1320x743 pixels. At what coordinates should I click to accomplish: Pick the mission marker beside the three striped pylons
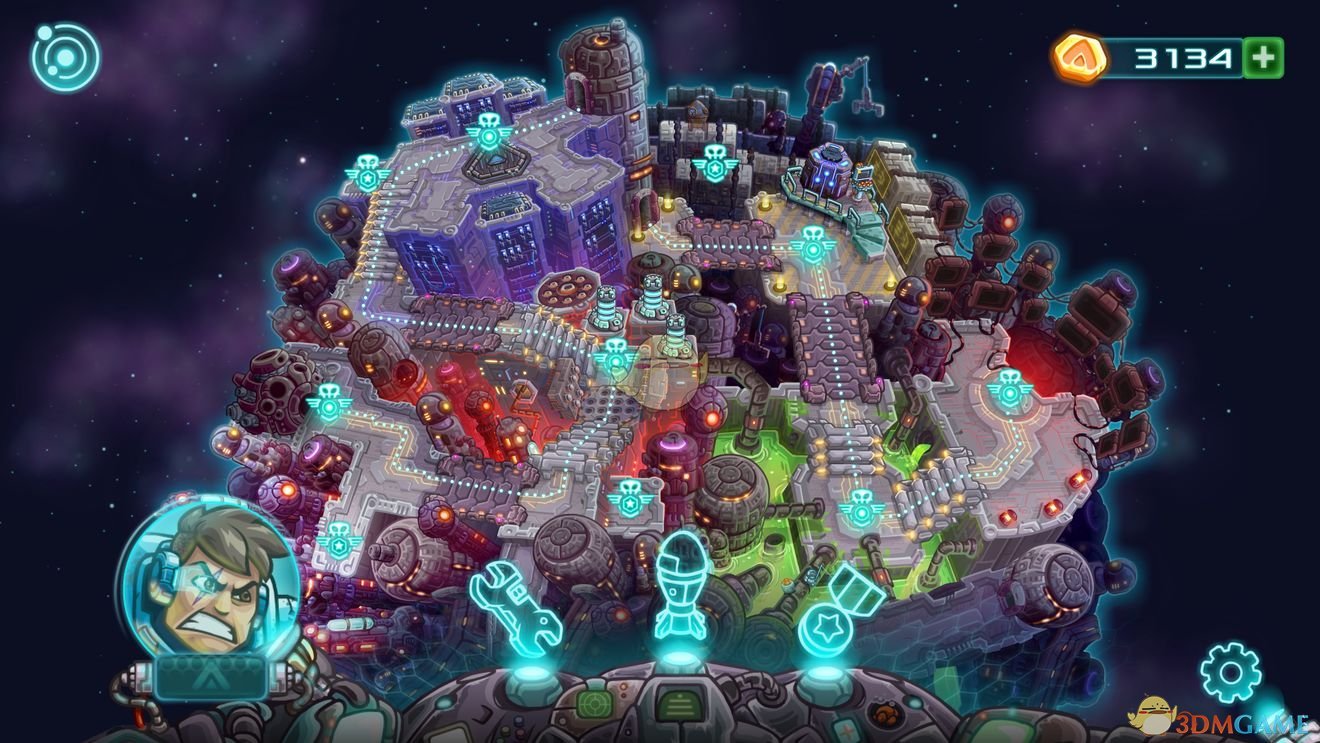[x=613, y=355]
